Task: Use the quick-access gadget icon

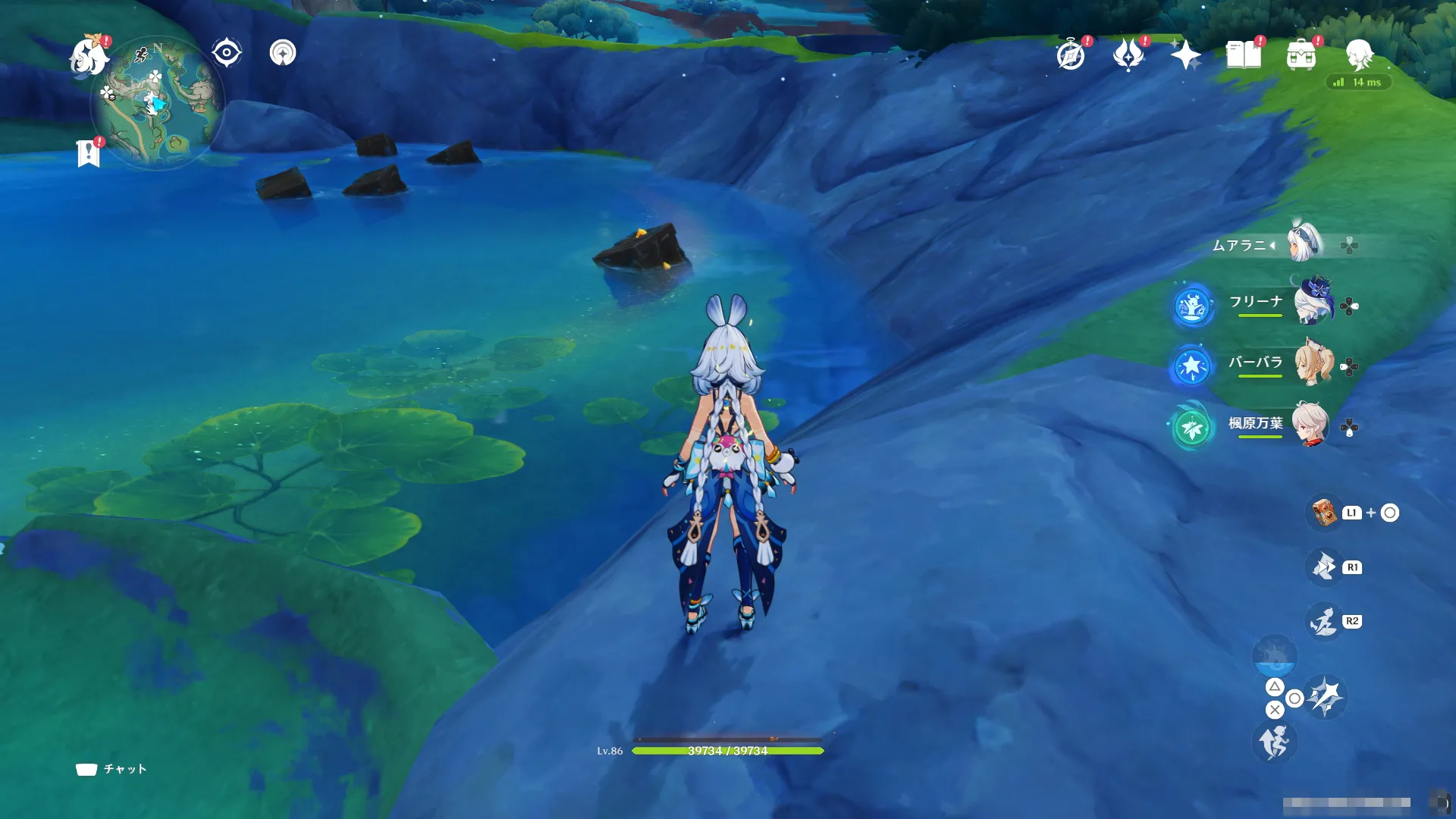Action: (x=1324, y=513)
